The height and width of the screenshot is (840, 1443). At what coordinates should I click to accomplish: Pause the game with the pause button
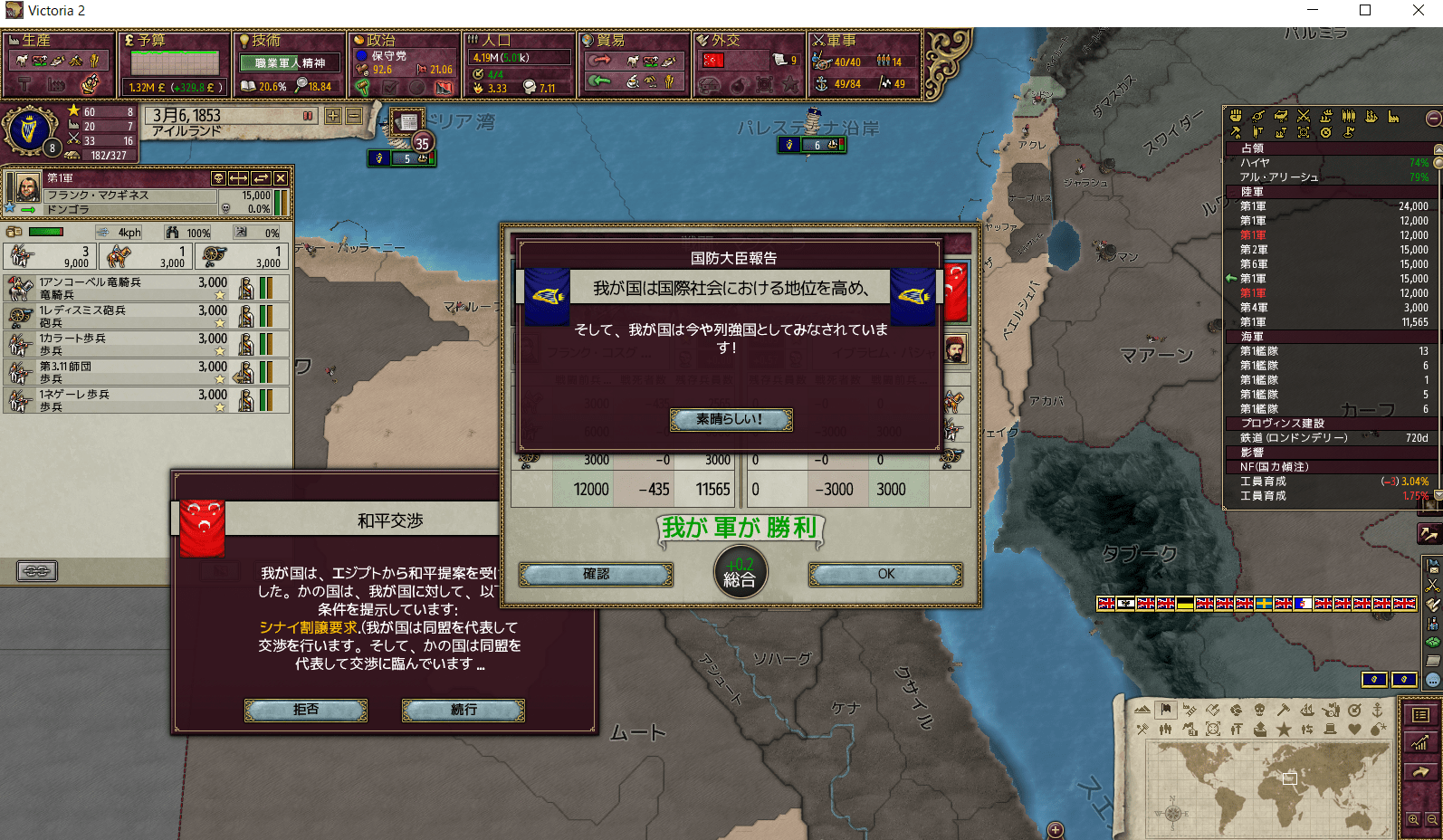click(x=307, y=116)
